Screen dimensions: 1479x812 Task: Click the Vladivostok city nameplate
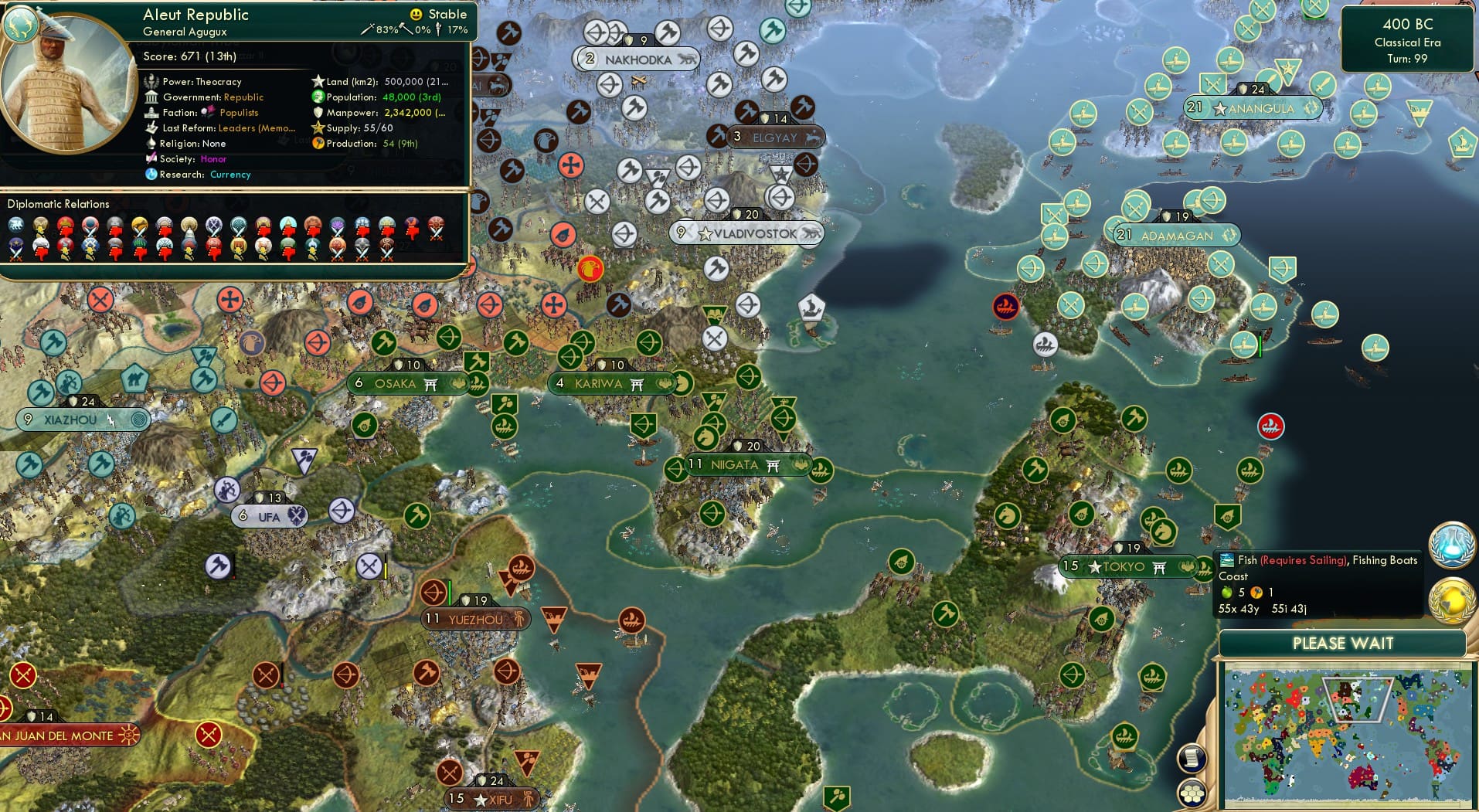(x=746, y=233)
